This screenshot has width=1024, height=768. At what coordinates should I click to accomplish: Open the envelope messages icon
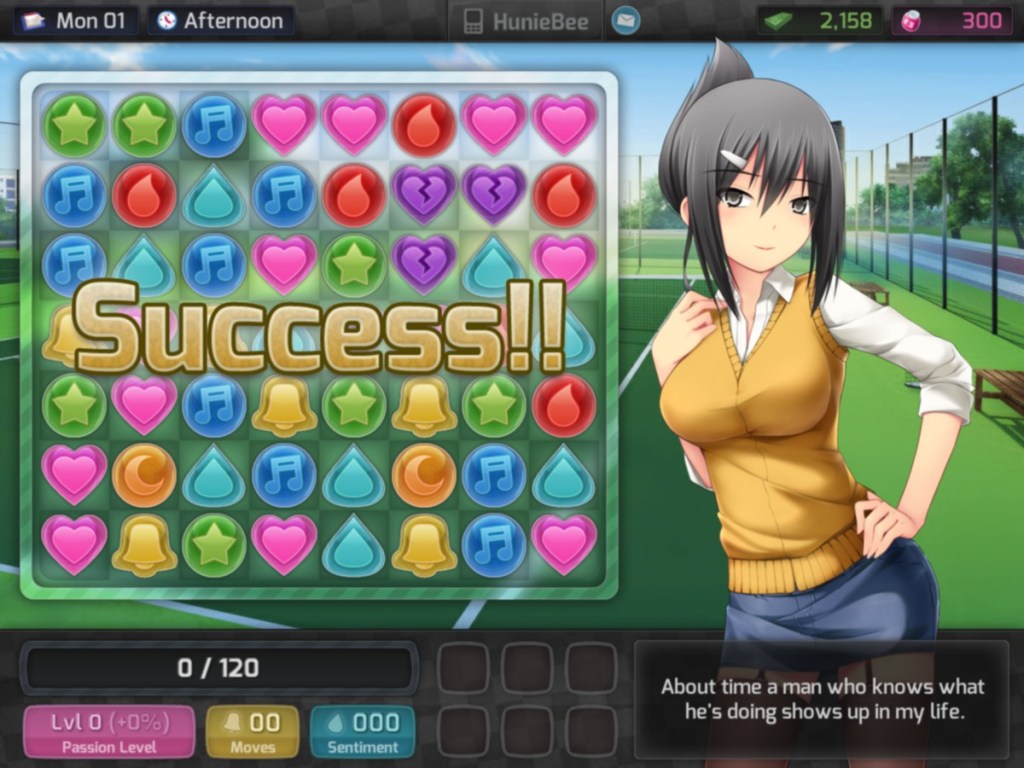click(626, 20)
